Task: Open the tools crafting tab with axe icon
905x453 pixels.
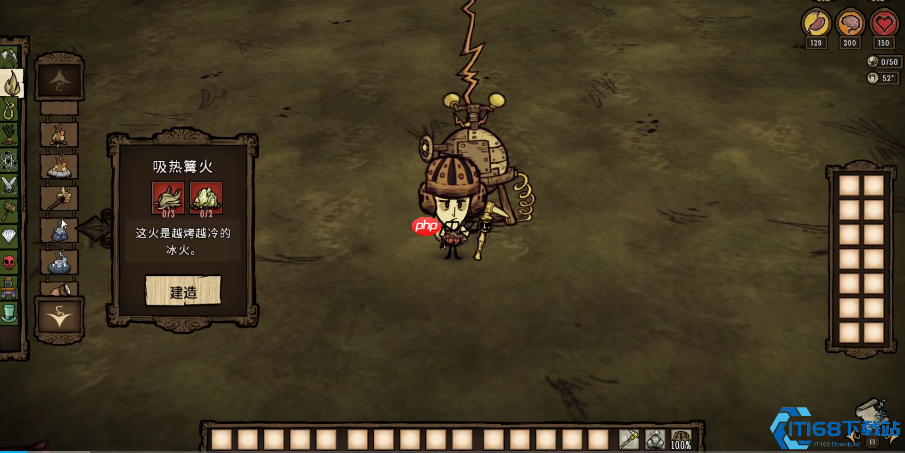Action: coord(10,57)
